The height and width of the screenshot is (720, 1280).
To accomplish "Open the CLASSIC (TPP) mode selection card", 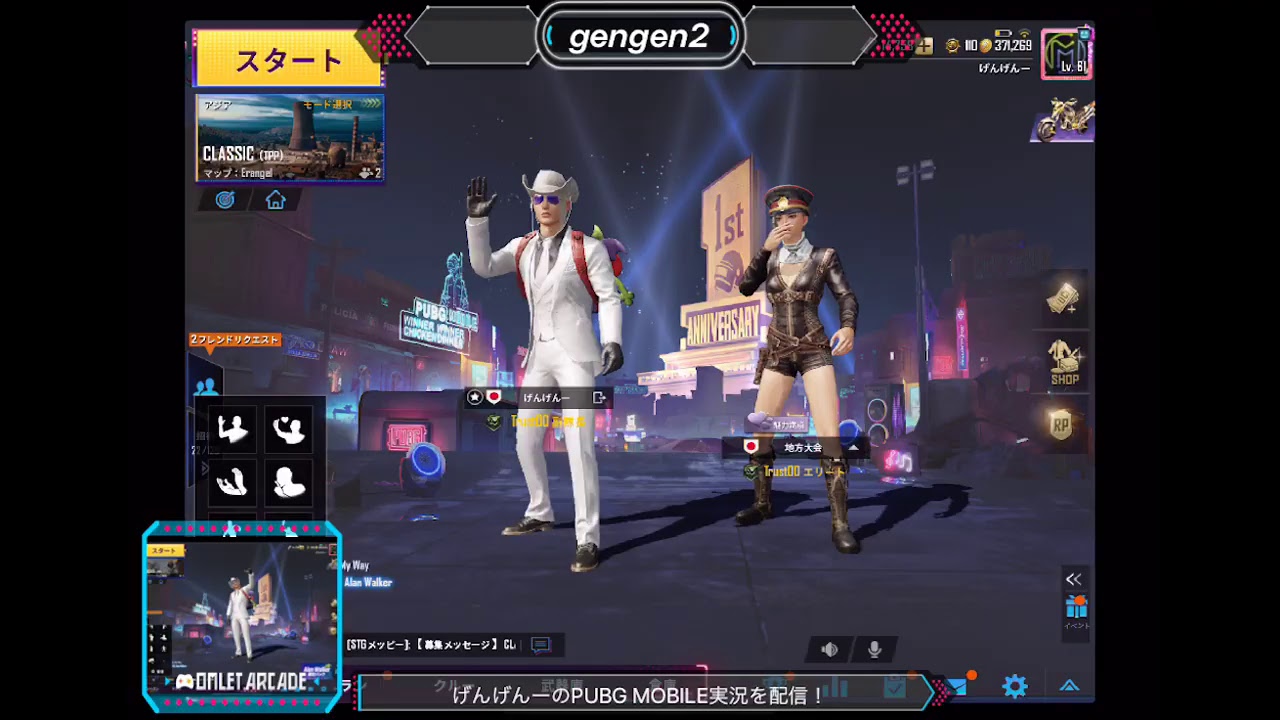I will [x=290, y=140].
